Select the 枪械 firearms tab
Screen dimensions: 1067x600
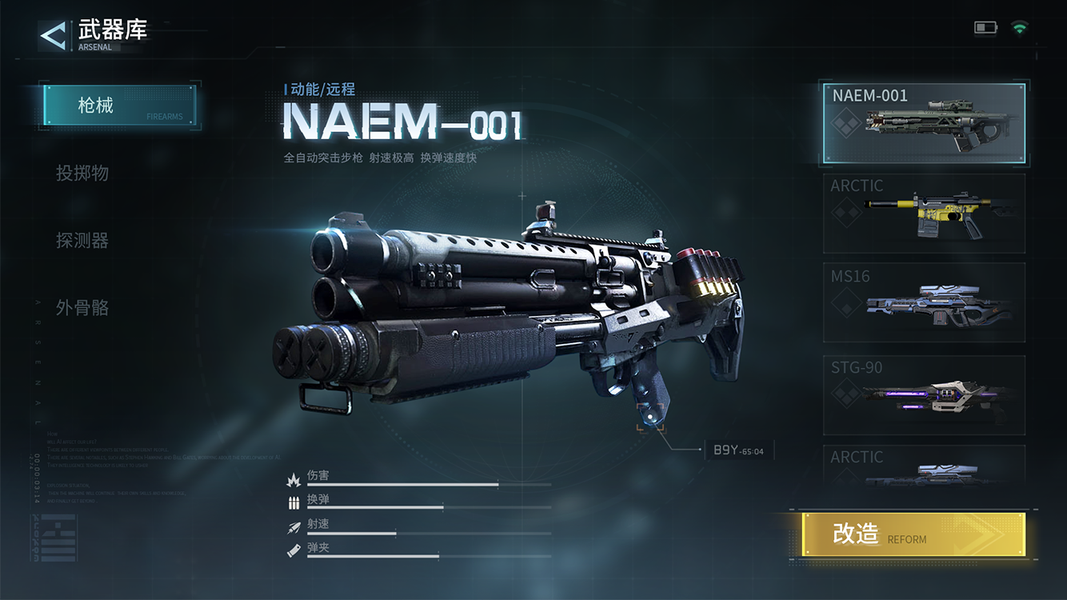(119, 105)
